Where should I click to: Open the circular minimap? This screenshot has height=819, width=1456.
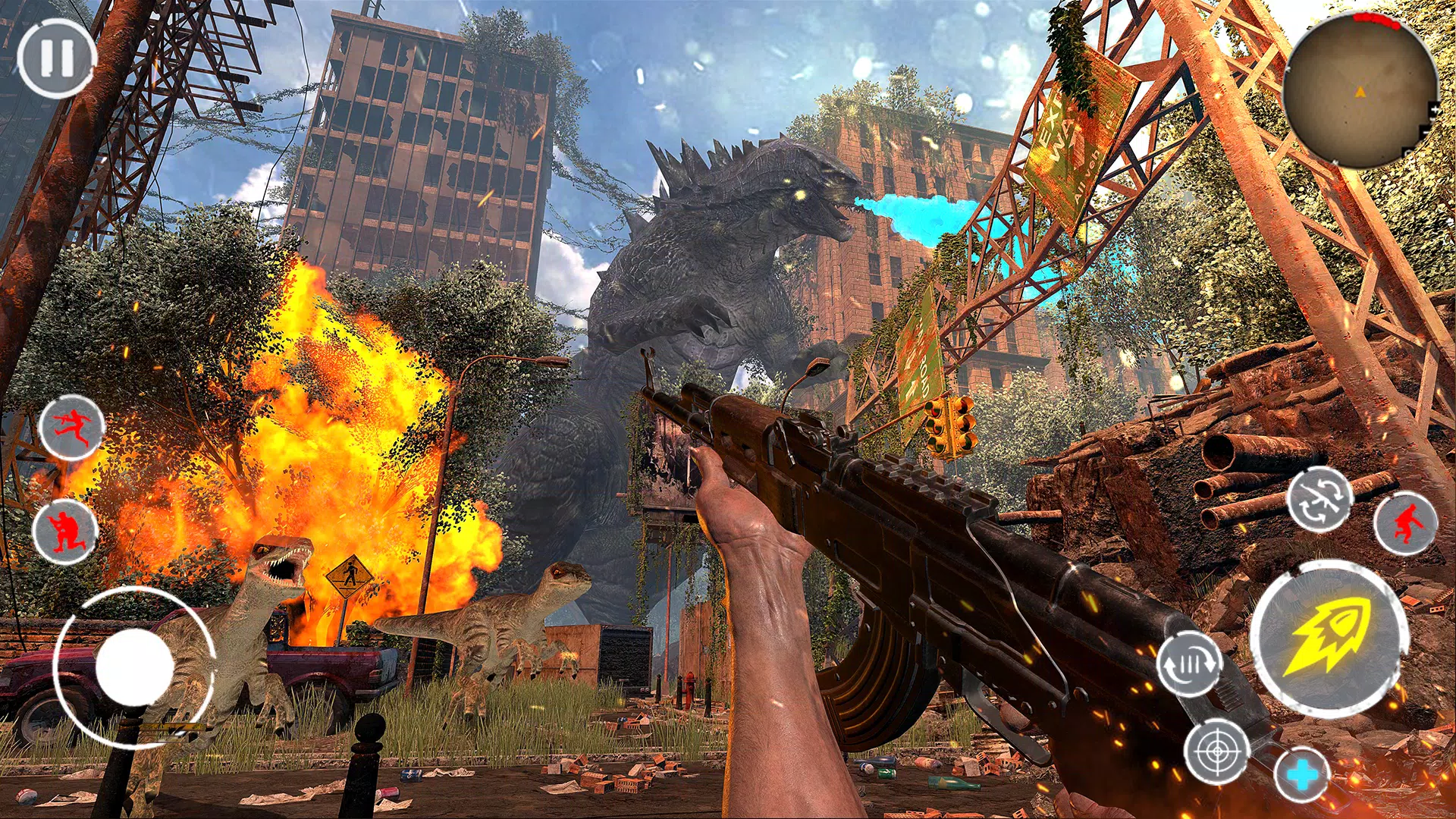pyautogui.click(x=1360, y=91)
